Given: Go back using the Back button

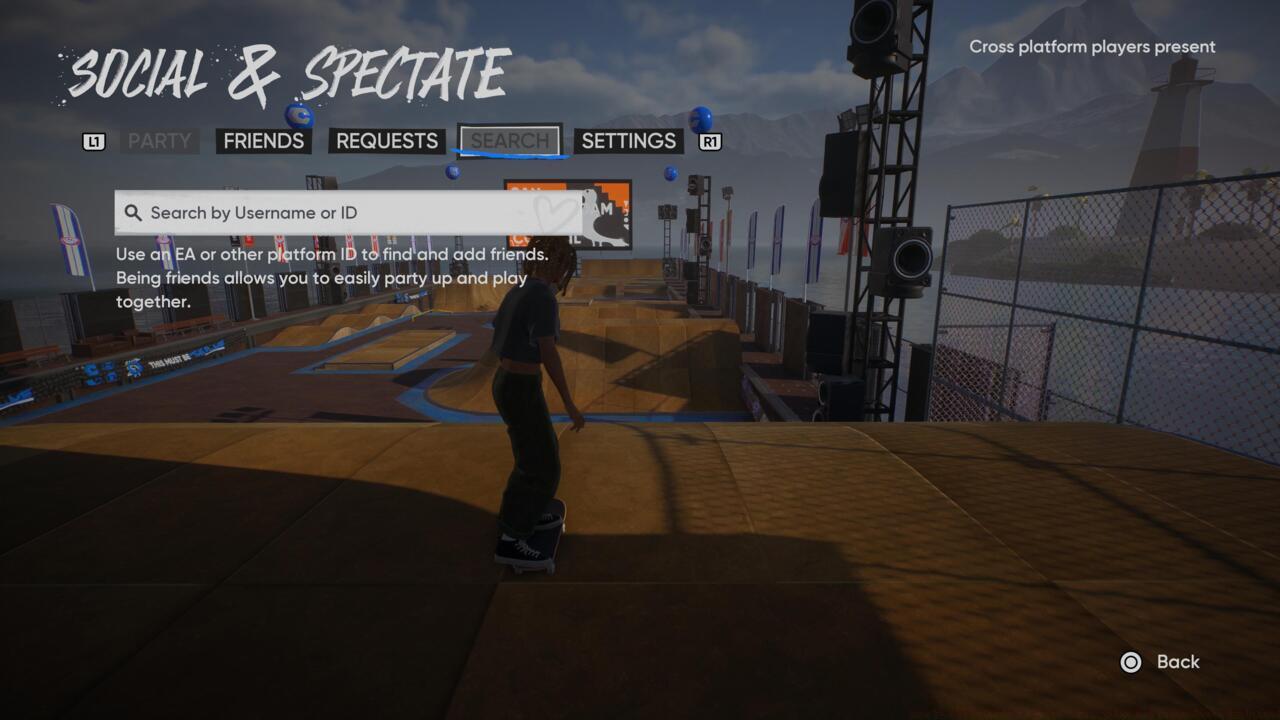Looking at the screenshot, I should pyautogui.click(x=1164, y=662).
